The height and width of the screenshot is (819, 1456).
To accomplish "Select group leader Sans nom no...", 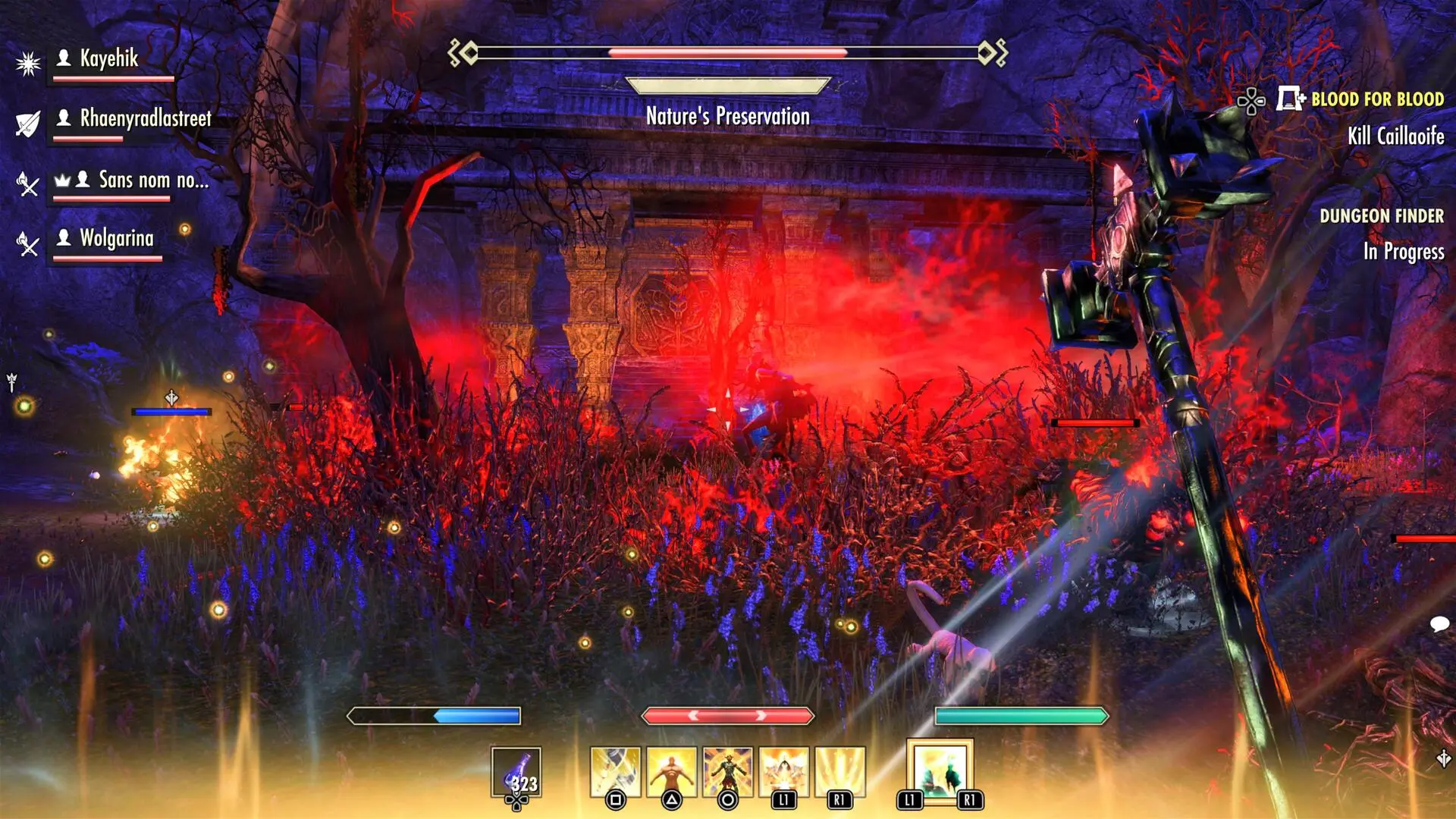I will click(x=152, y=180).
